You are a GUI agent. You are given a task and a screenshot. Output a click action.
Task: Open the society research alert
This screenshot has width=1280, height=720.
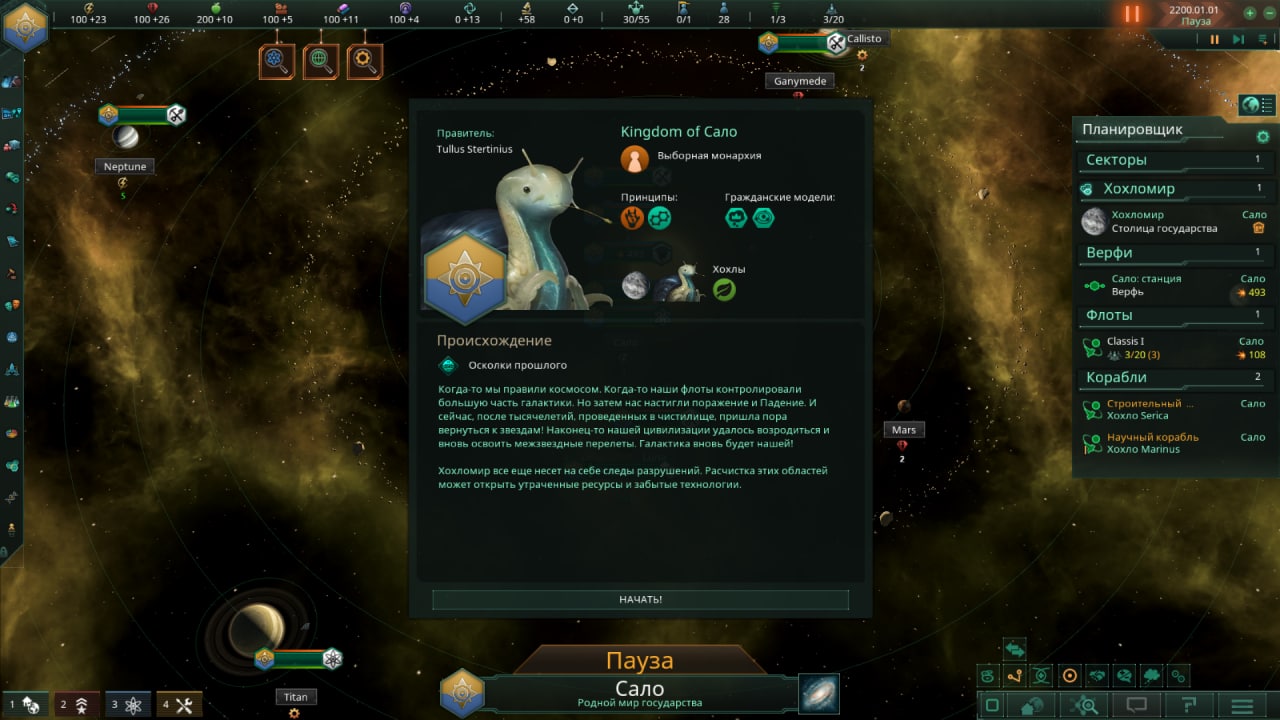tap(321, 62)
